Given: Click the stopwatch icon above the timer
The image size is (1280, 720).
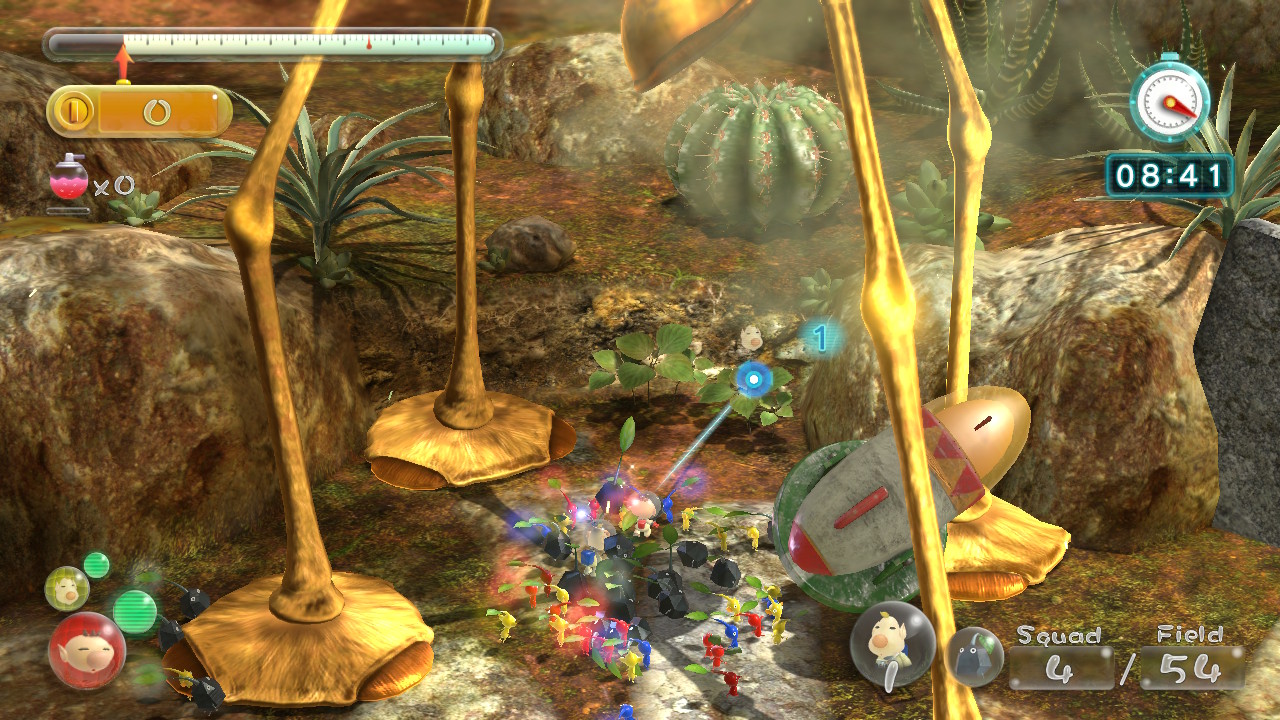Looking at the screenshot, I should click(x=1170, y=100).
